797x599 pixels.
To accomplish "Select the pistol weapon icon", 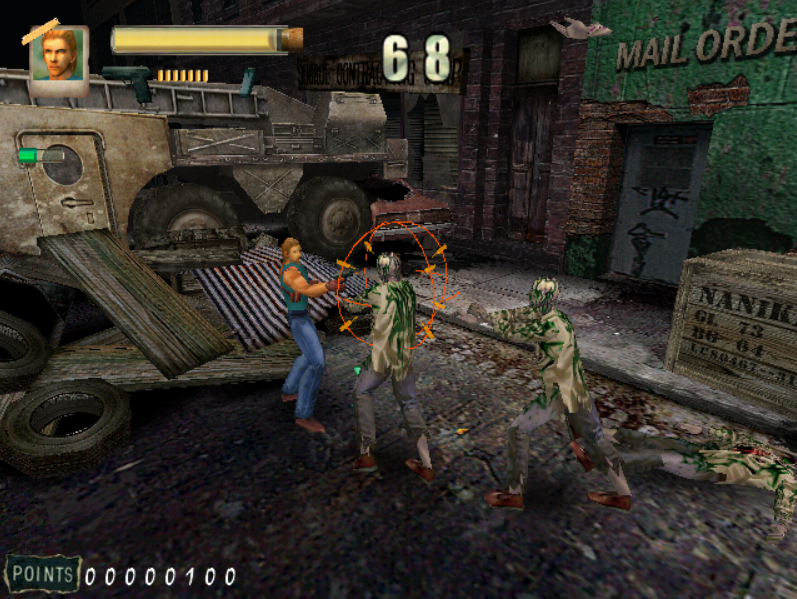I will (x=127, y=80).
